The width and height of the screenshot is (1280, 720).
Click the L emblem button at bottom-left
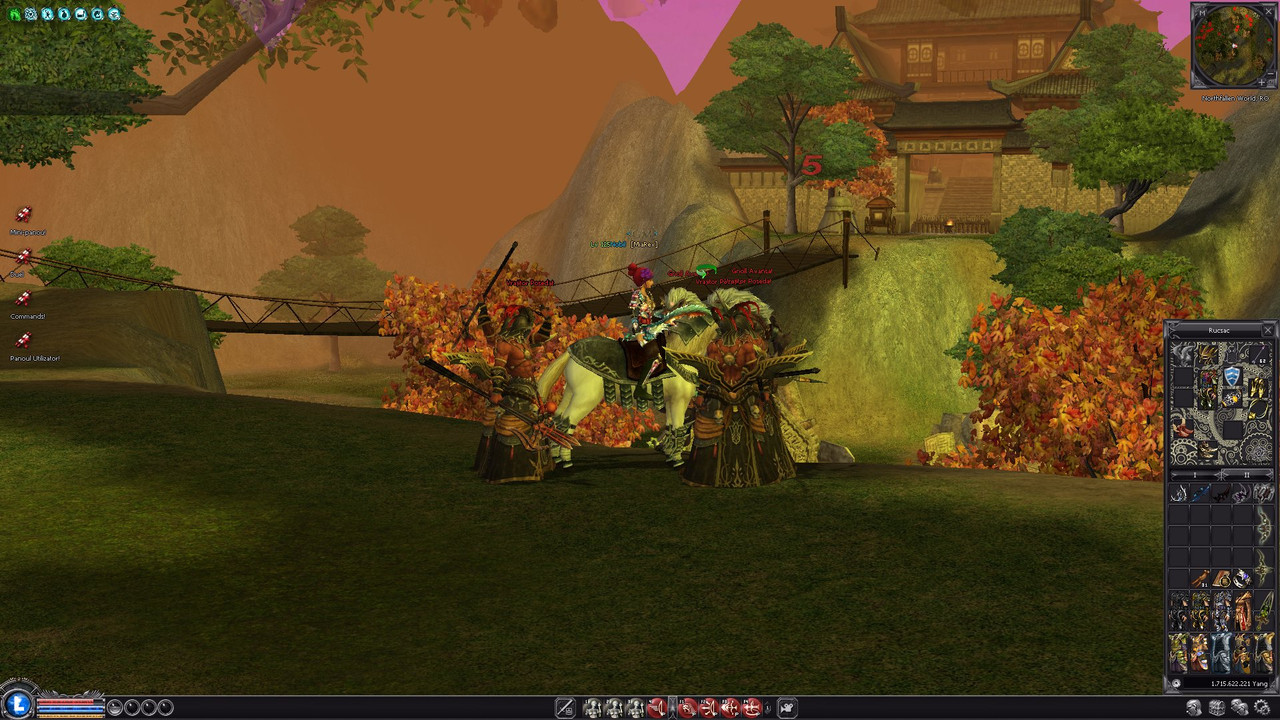point(16,703)
